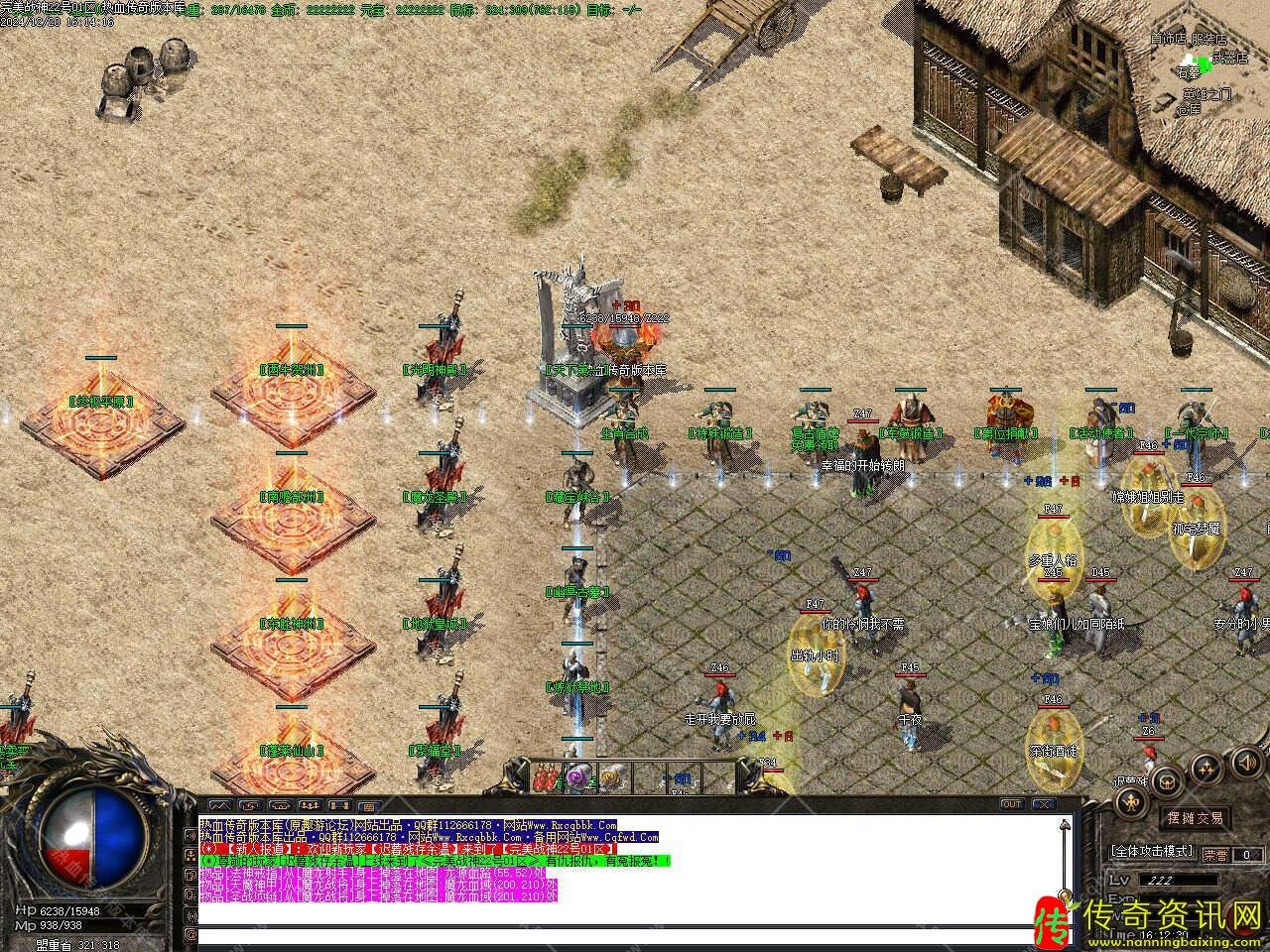
Task: Close the chat panel with X button
Action: point(1043,804)
